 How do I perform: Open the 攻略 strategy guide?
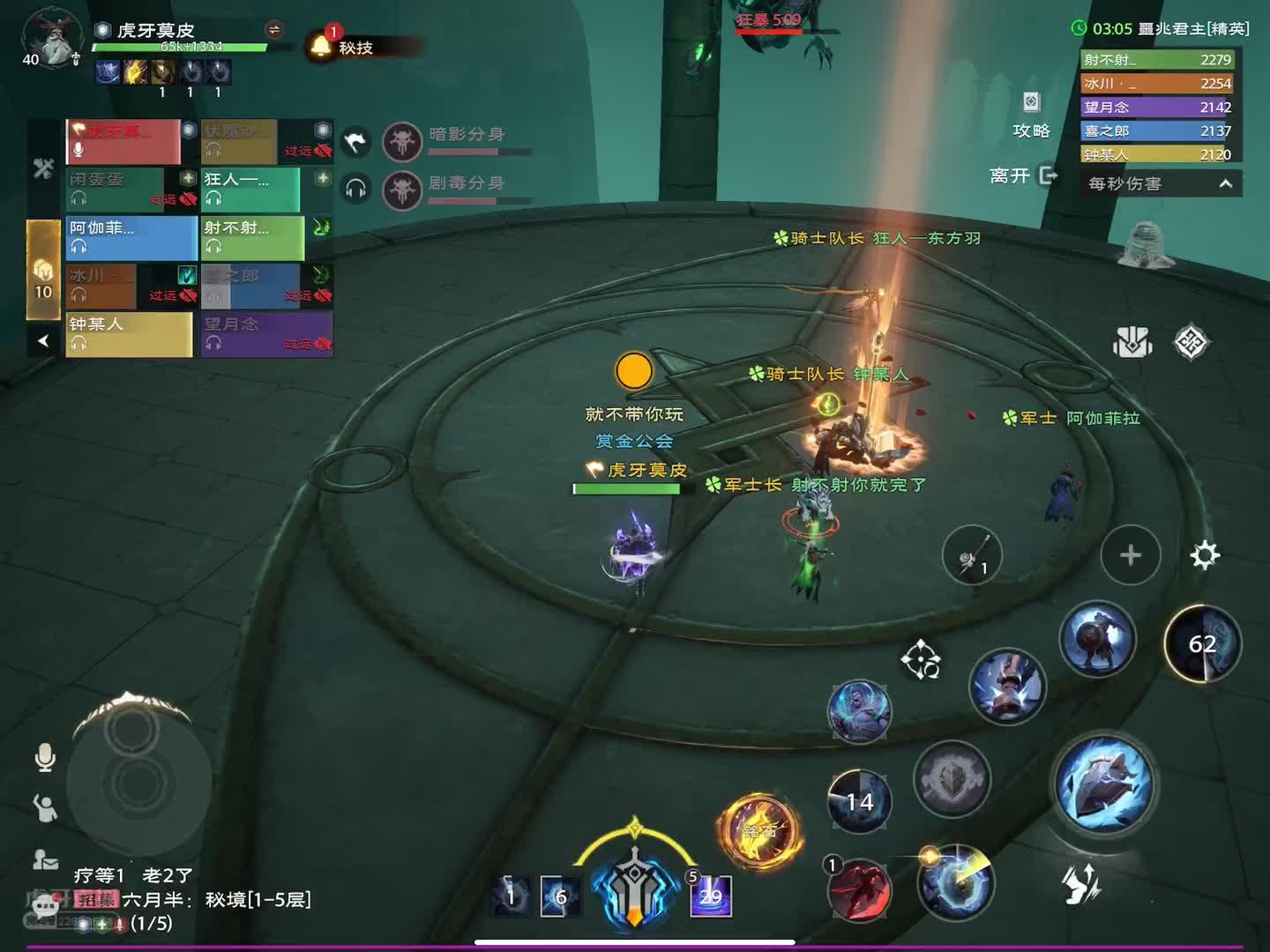1031,115
